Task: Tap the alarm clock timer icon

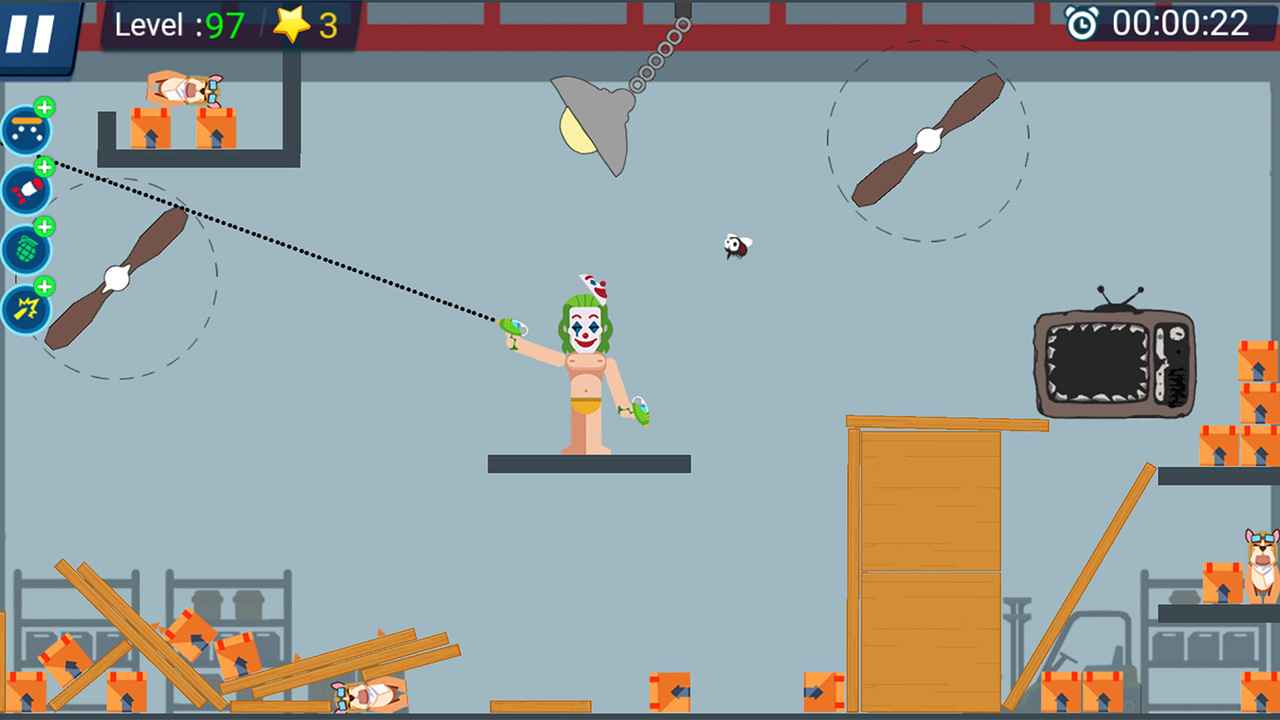Action: (1085, 23)
